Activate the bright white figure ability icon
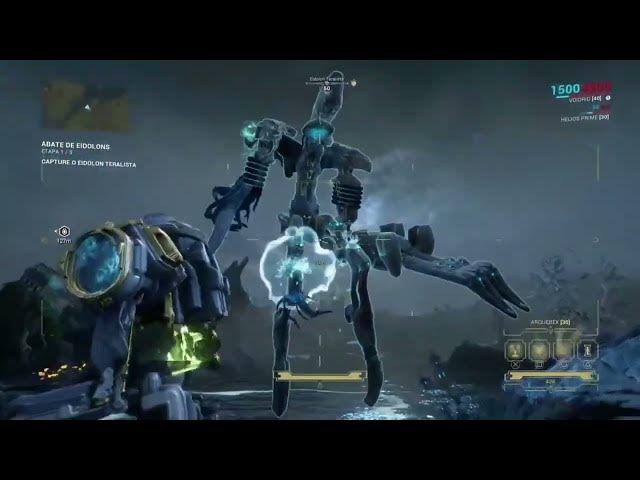Screen dimensions: 640x480 (588, 349)
